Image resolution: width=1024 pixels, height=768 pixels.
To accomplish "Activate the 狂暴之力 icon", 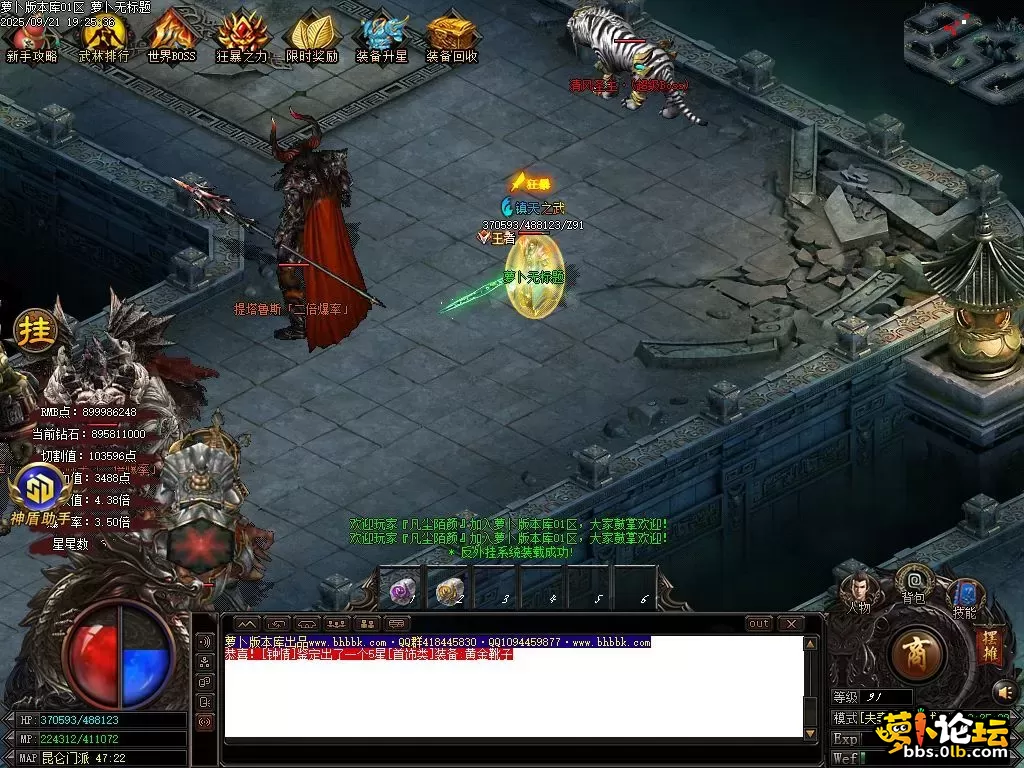I will (x=242, y=36).
